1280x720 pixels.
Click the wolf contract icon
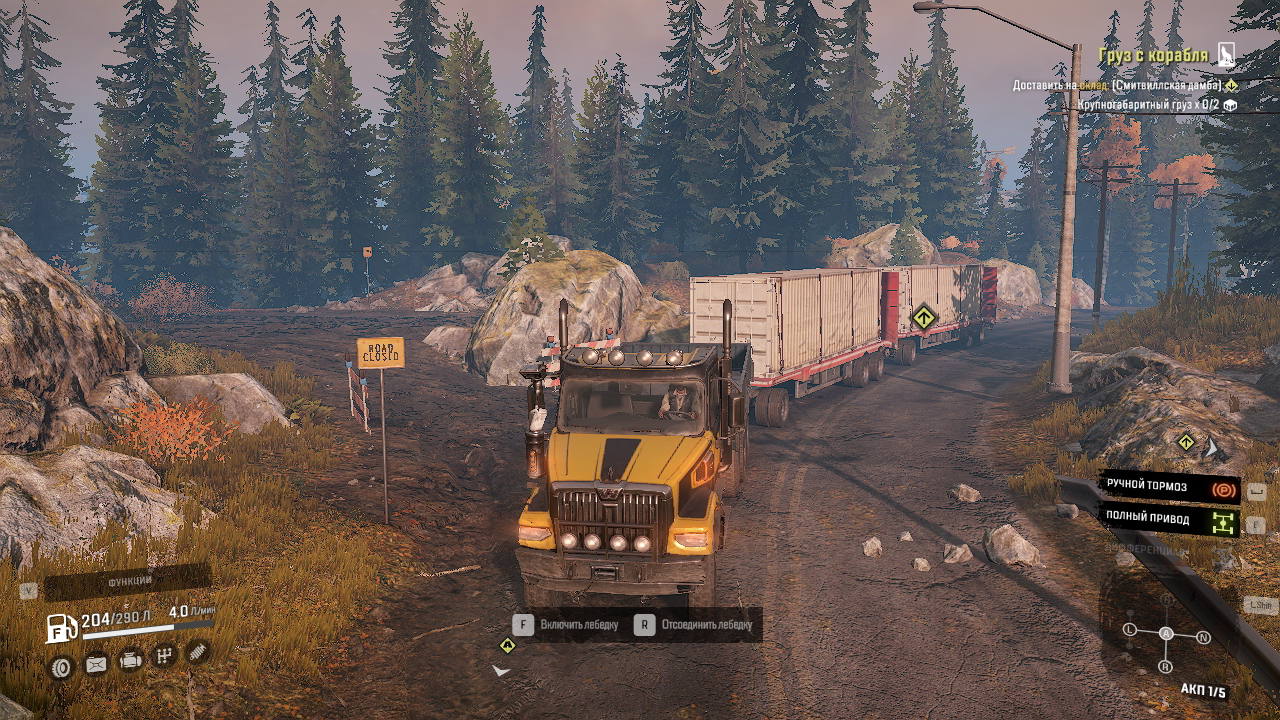1227,55
